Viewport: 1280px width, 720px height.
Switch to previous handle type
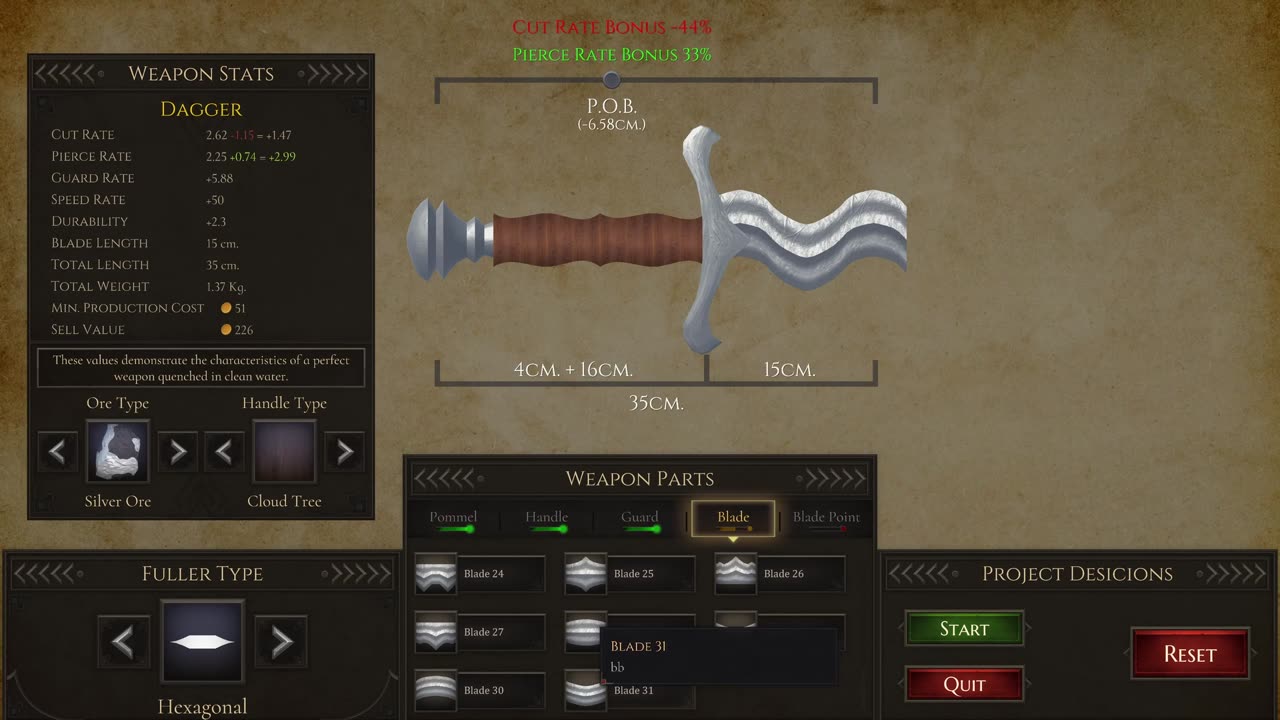coord(224,452)
